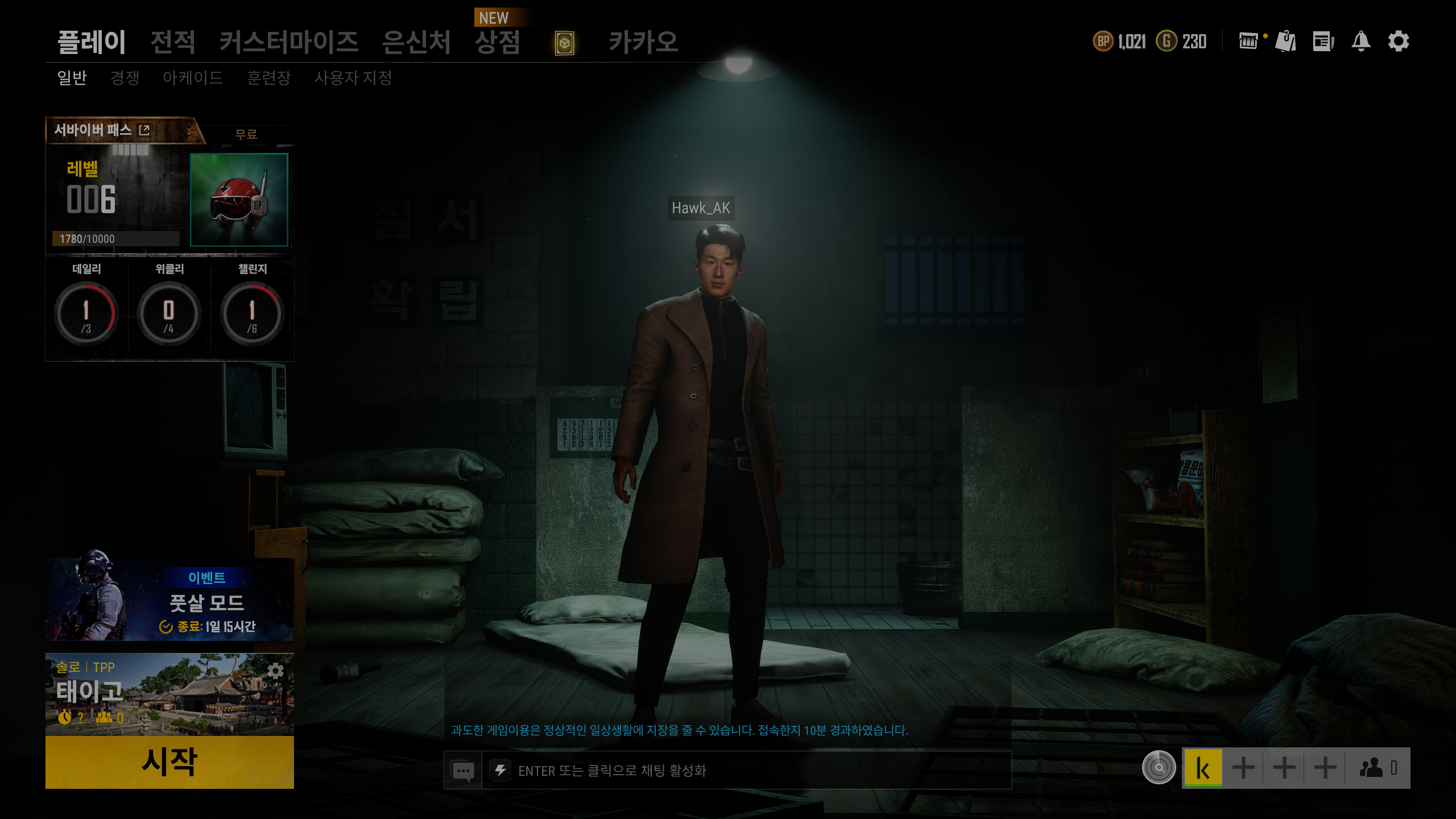Screen dimensions: 1456x819
Task: Open the news page icon
Action: [x=1323, y=42]
